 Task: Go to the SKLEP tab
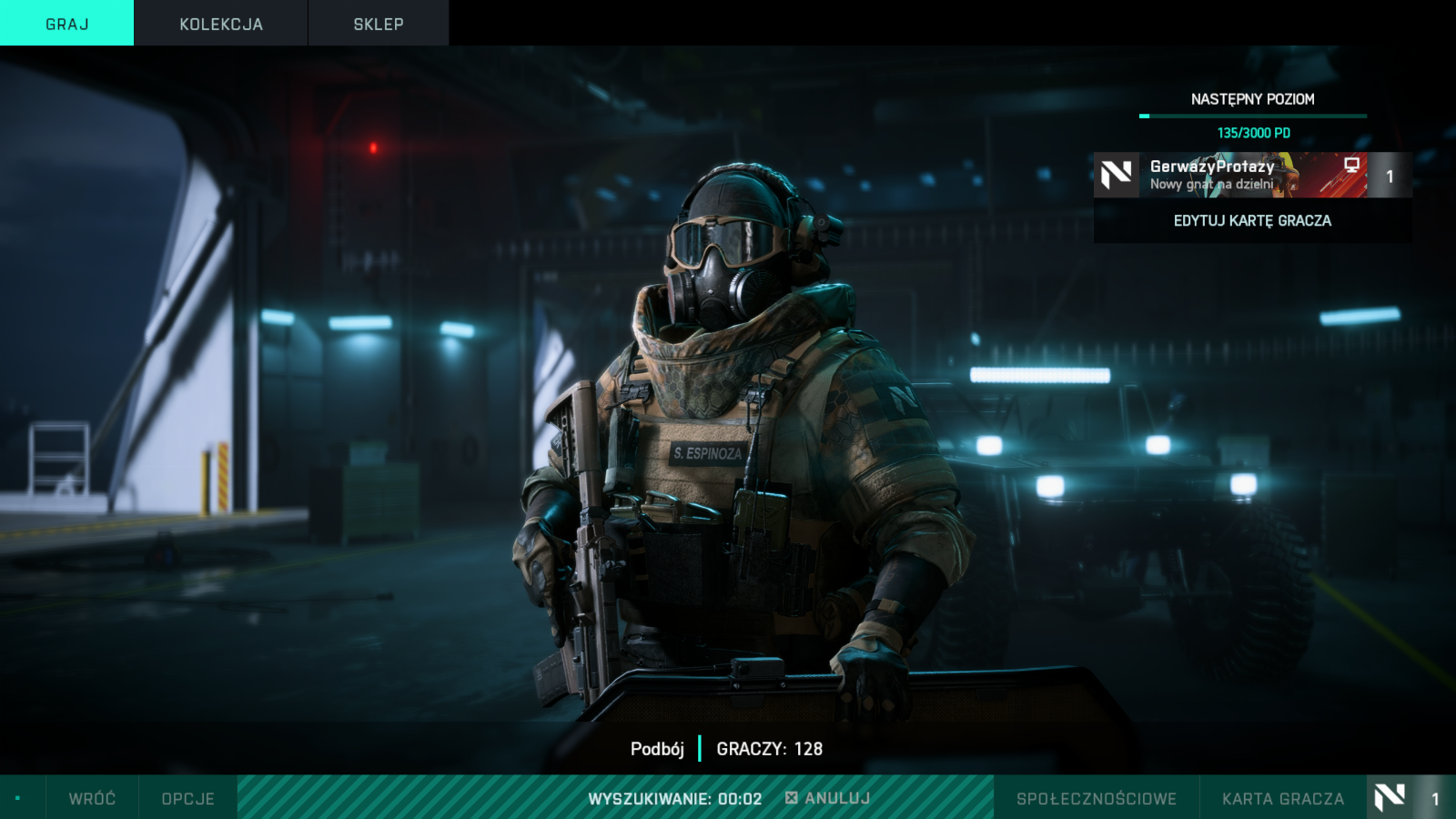379,24
